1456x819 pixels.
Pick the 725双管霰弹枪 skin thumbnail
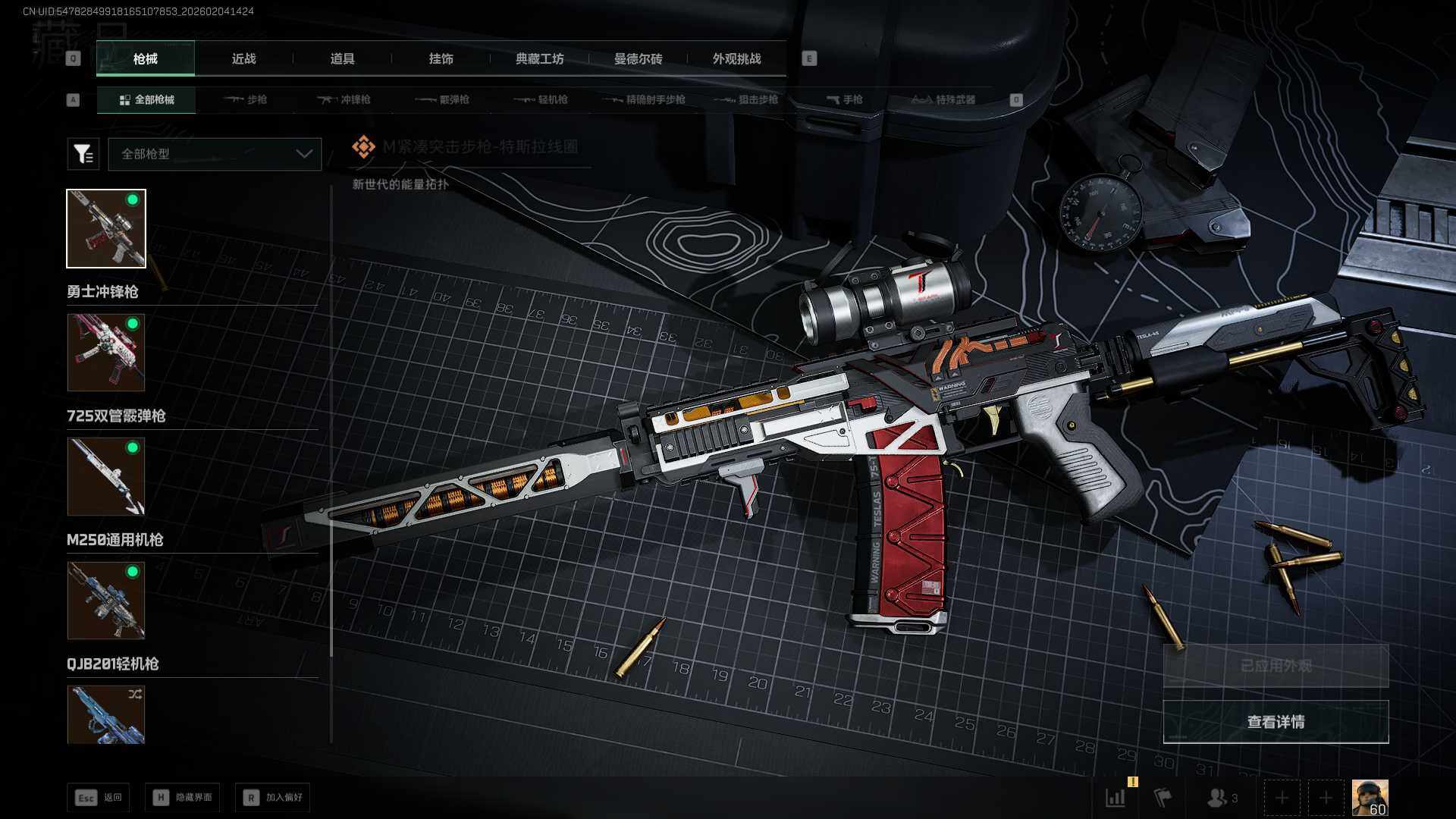[106, 353]
